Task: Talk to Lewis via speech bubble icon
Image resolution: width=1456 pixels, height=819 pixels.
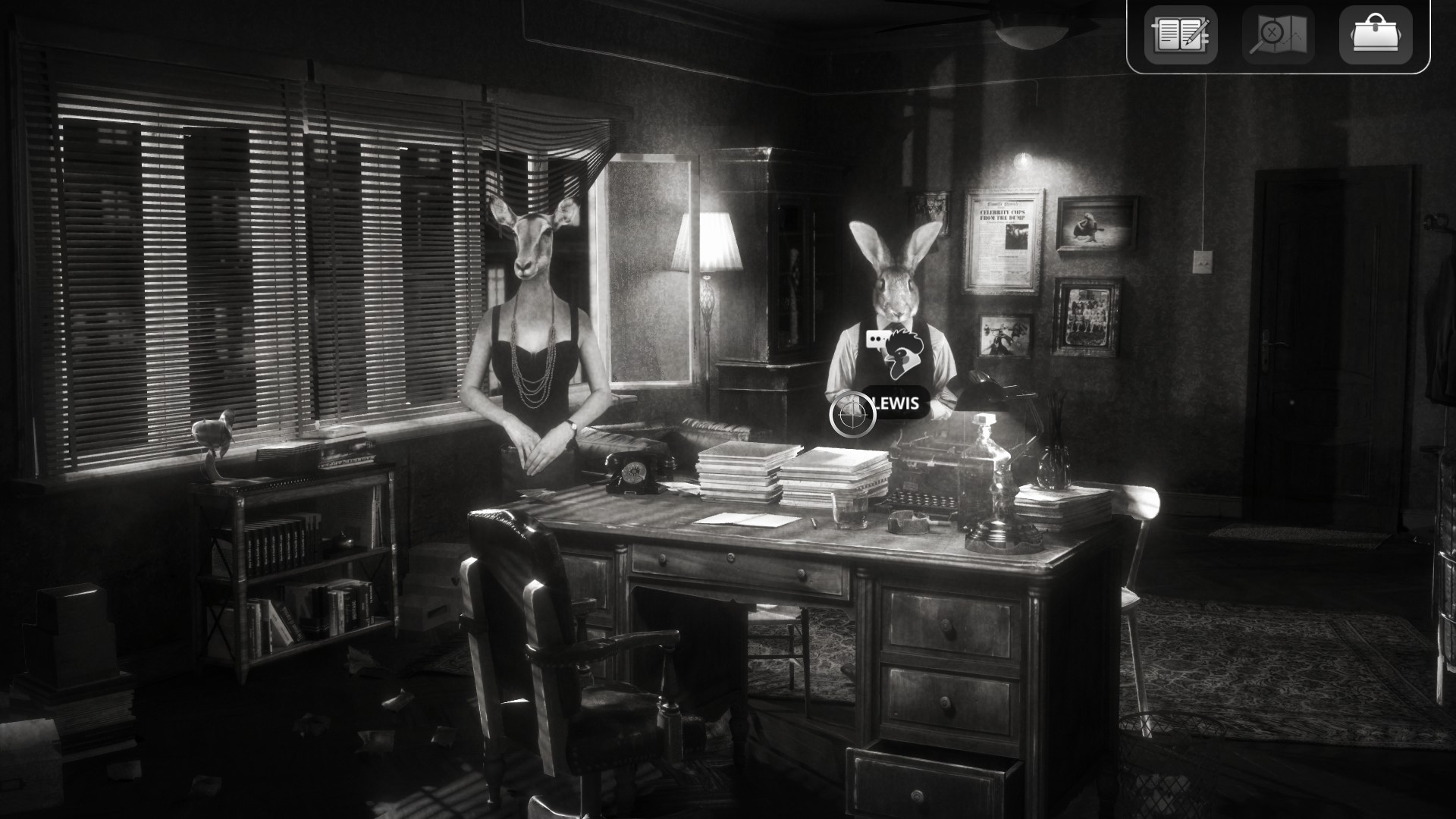Action: coord(878,339)
